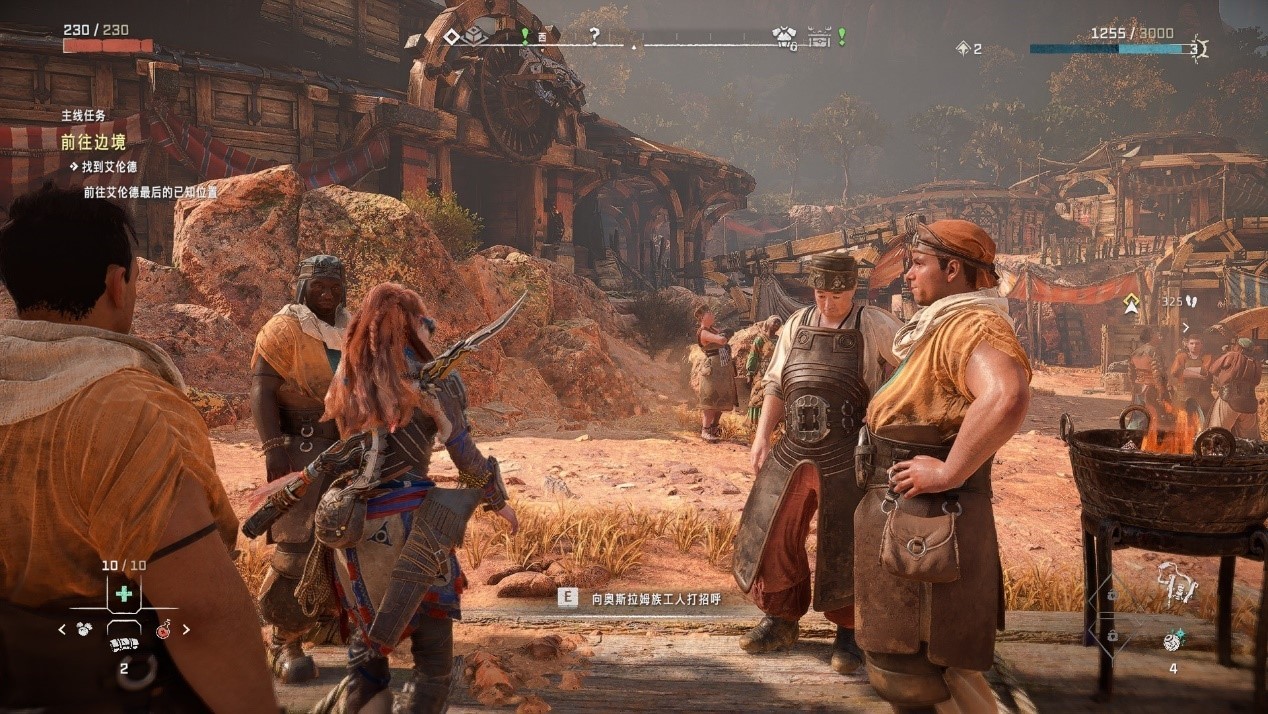Click the question mark on the compass
The width and height of the screenshot is (1268, 714).
(x=594, y=37)
